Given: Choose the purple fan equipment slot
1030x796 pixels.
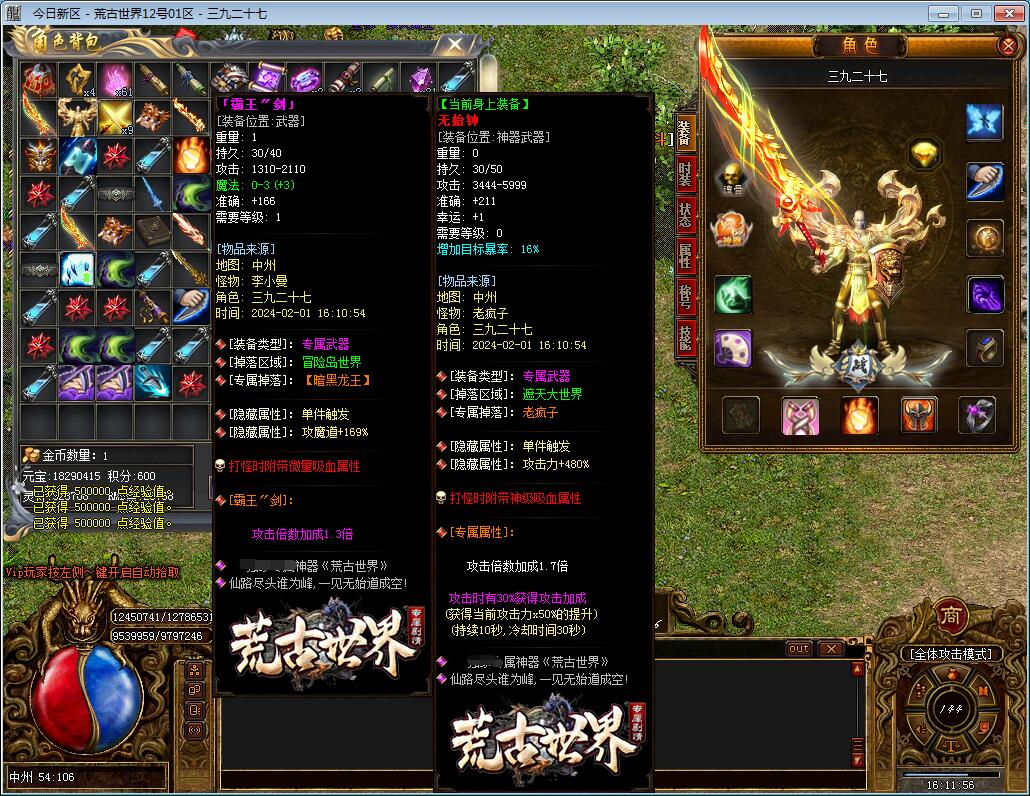Looking at the screenshot, I should coord(732,348).
